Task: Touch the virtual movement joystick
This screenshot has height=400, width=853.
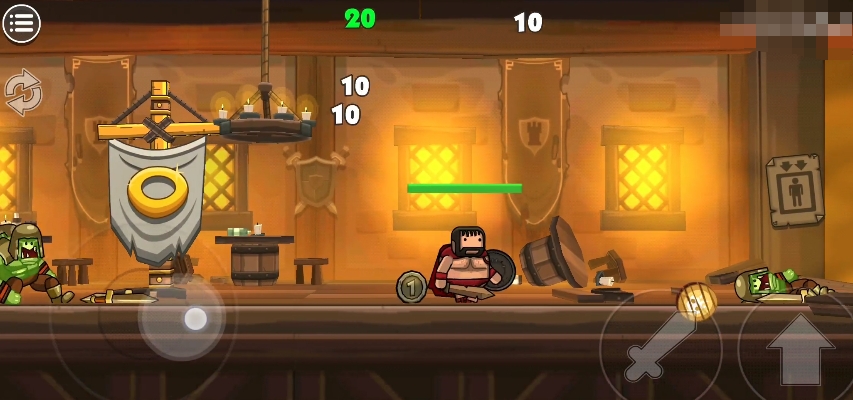Action: tap(195, 319)
